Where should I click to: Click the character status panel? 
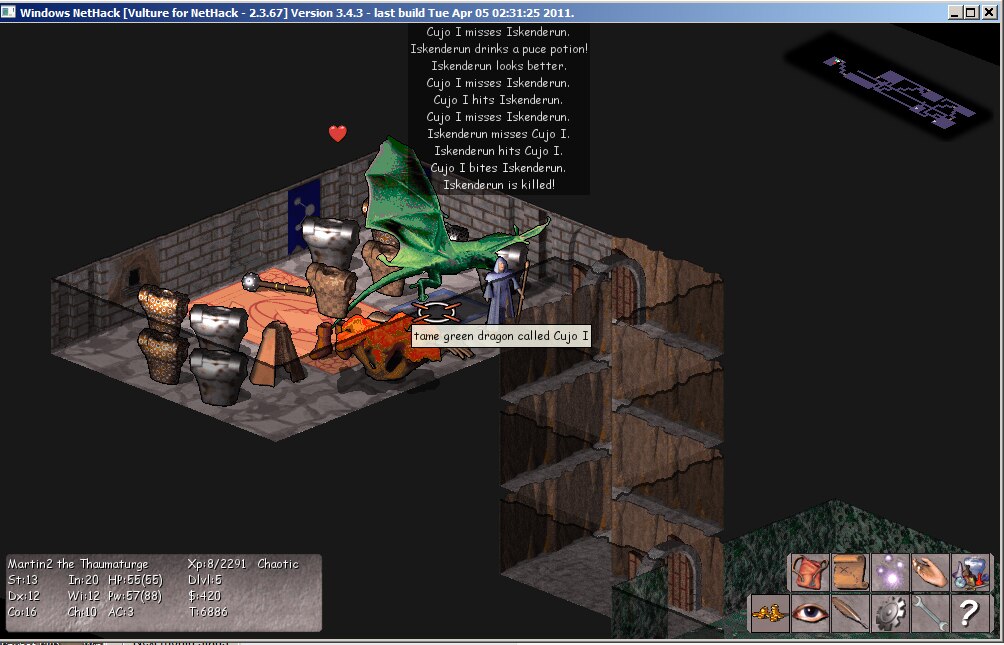pos(164,592)
